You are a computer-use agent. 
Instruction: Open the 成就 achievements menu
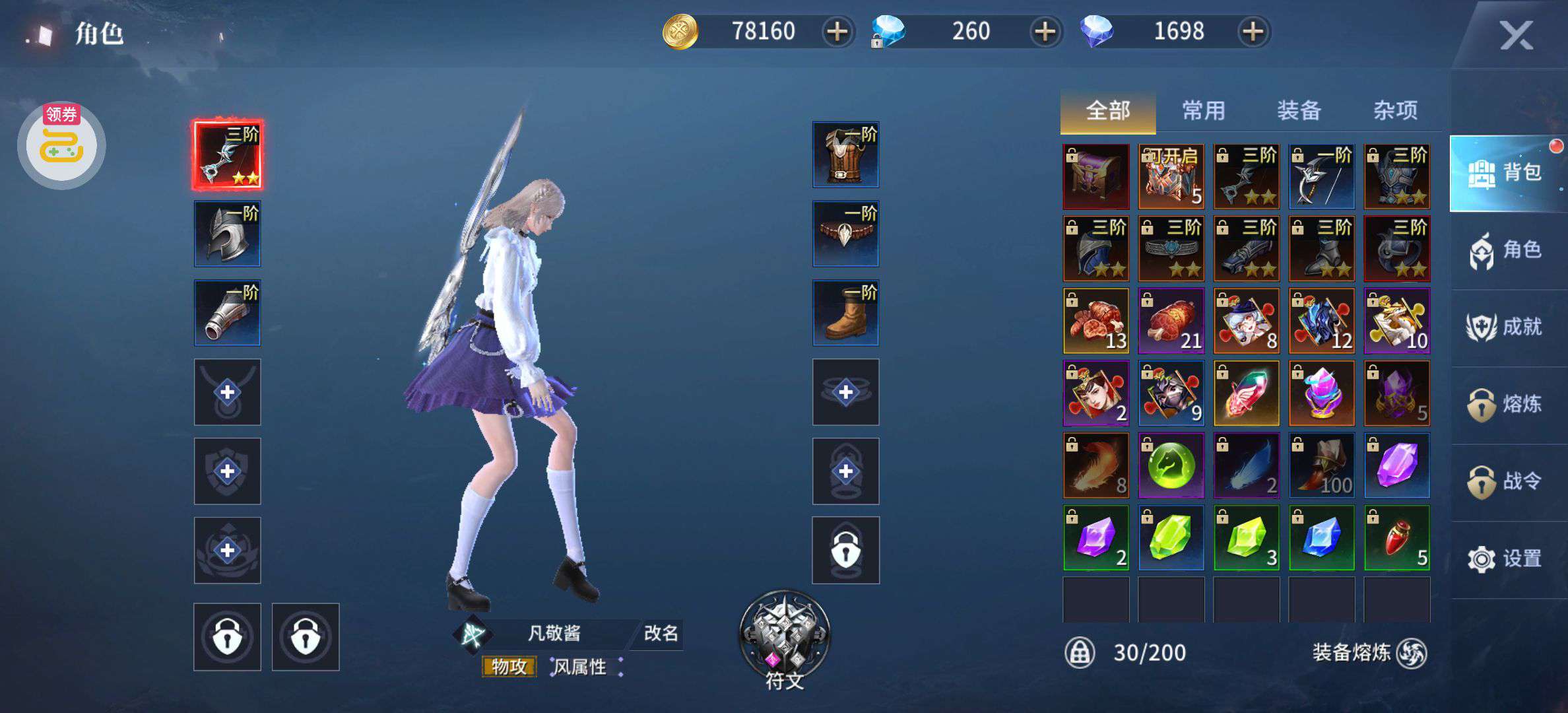coord(1506,327)
